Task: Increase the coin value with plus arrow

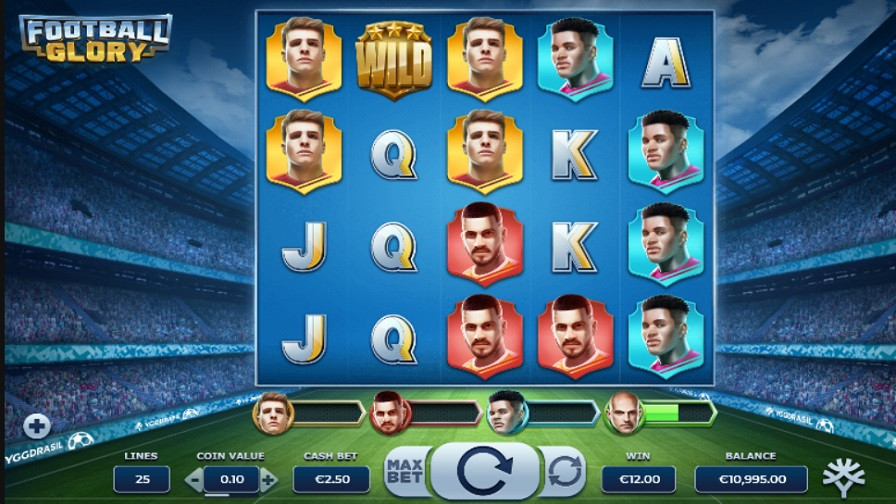Action: tap(268, 480)
